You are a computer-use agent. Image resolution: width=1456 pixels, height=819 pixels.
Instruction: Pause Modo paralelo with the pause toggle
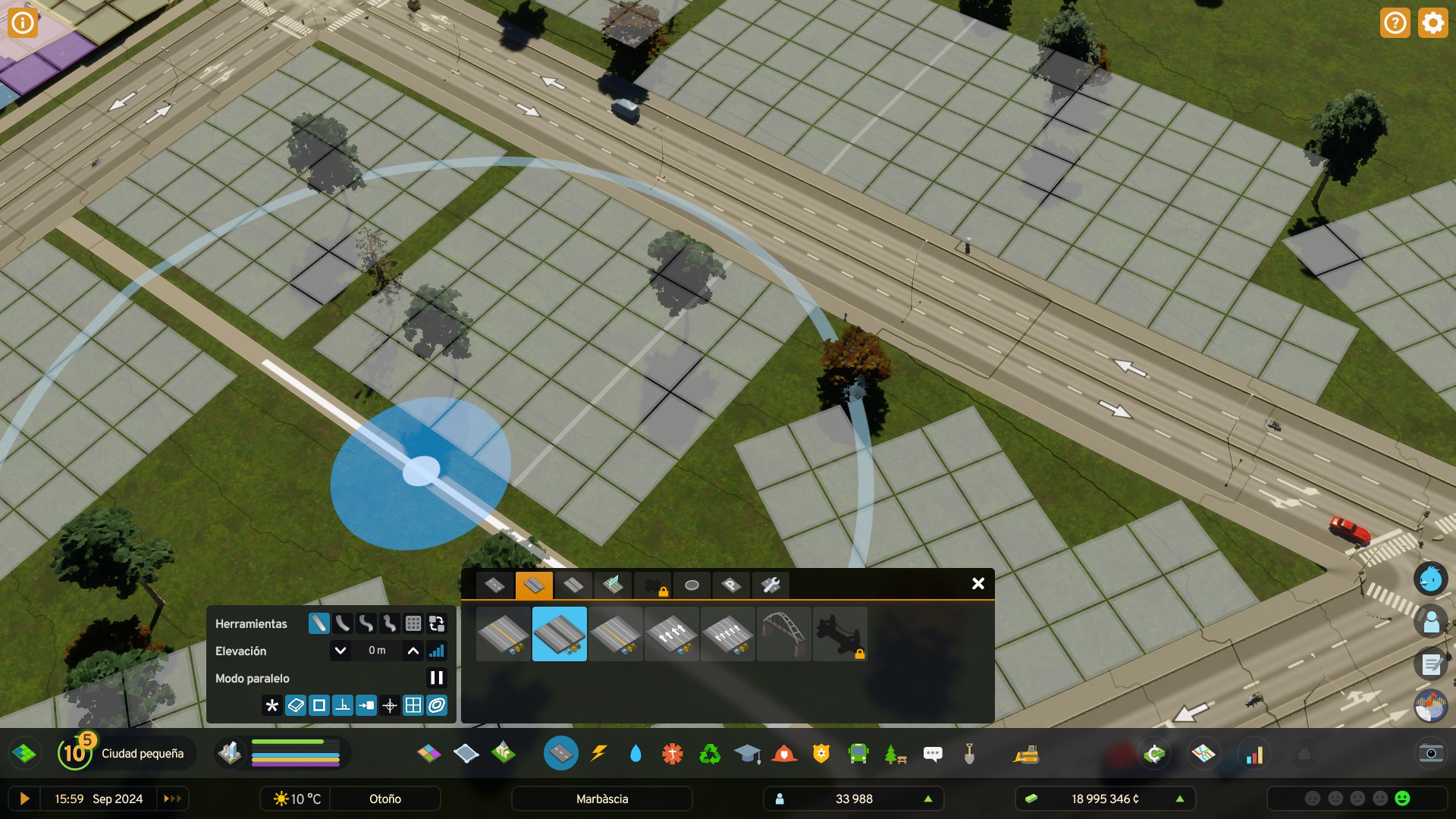(x=436, y=677)
